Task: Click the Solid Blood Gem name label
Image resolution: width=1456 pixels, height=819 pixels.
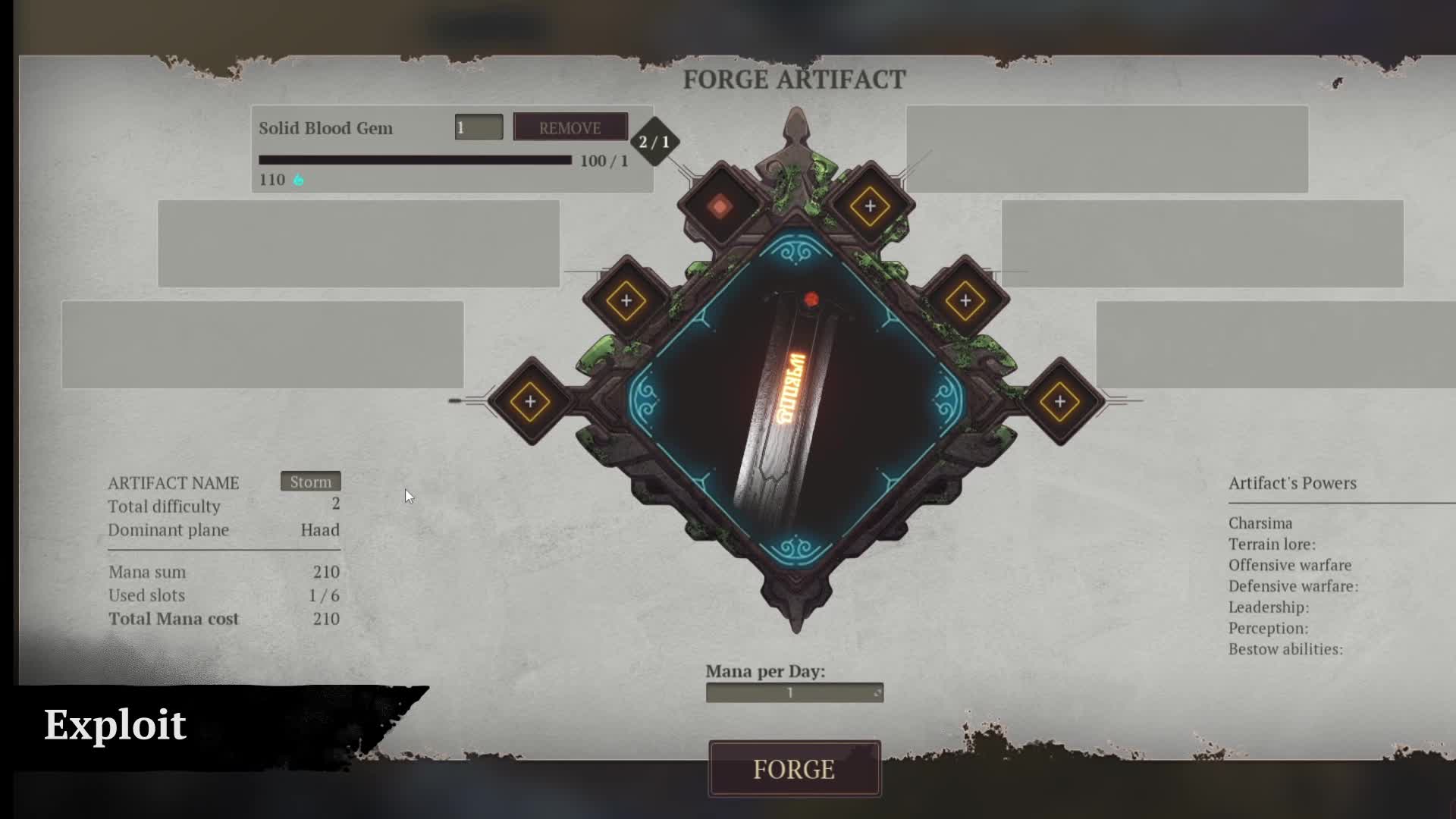Action: click(x=326, y=127)
